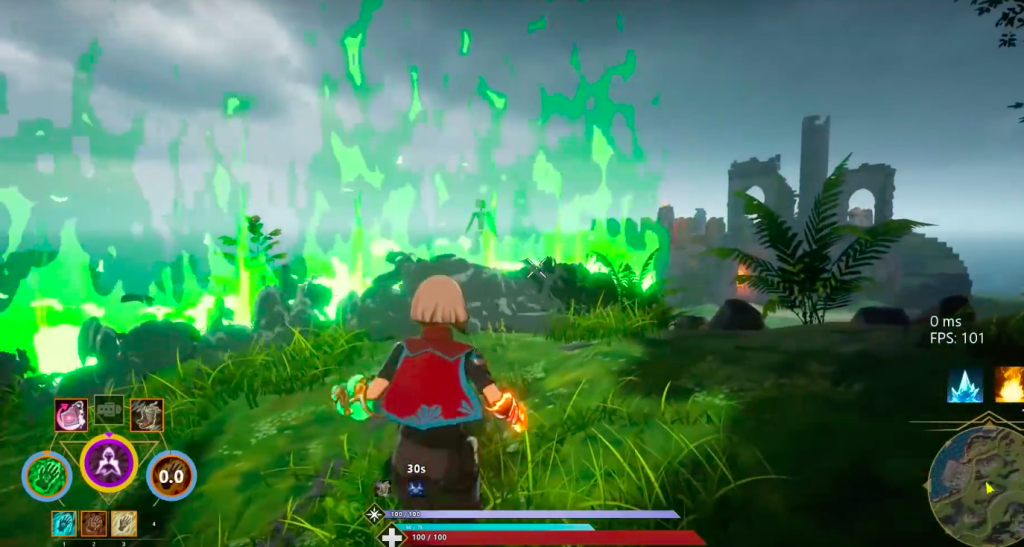Select the greyed-out belt slot
The image size is (1024, 547).
click(x=109, y=409)
